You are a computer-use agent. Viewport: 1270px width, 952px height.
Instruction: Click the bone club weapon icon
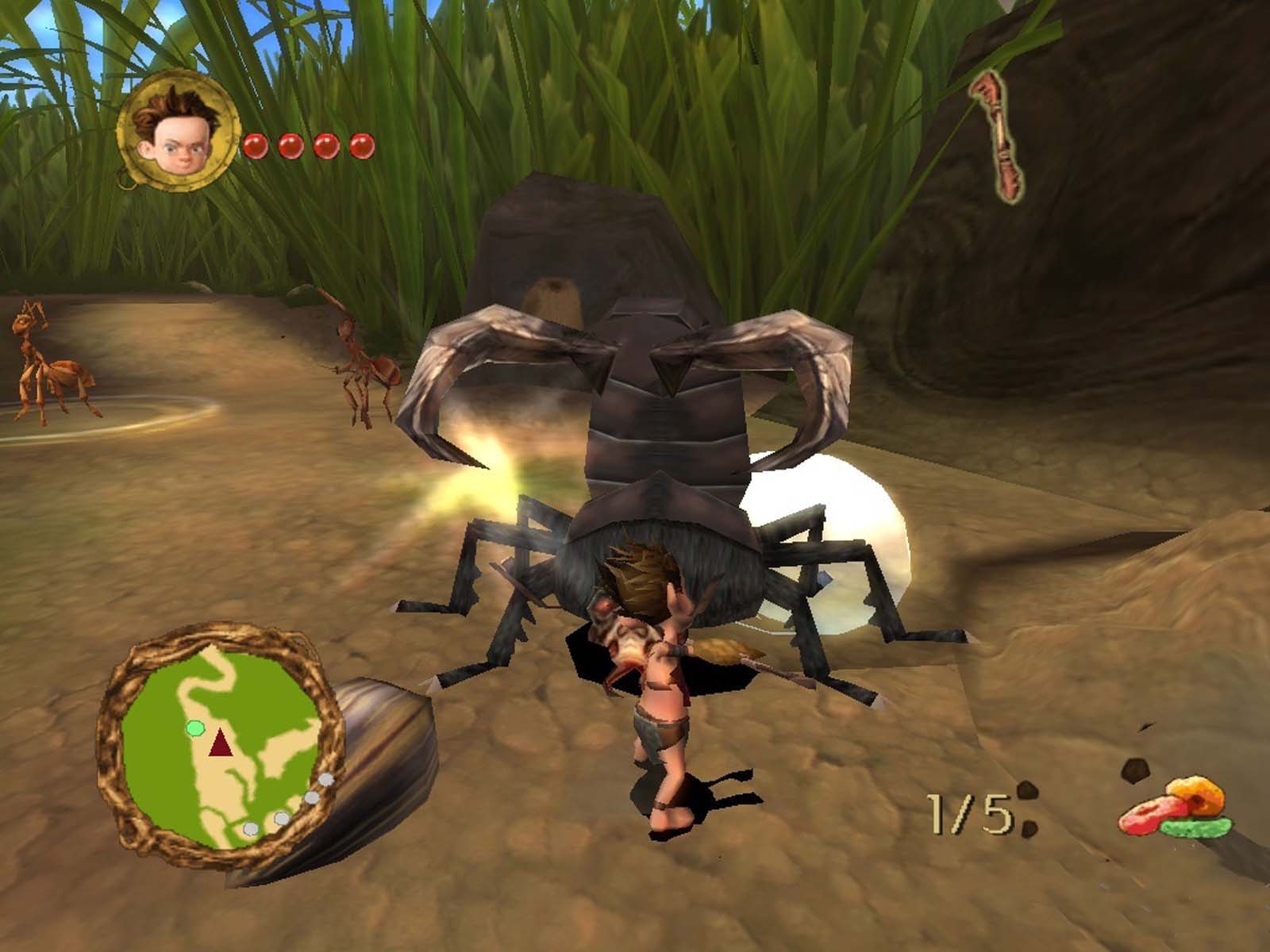tap(999, 133)
